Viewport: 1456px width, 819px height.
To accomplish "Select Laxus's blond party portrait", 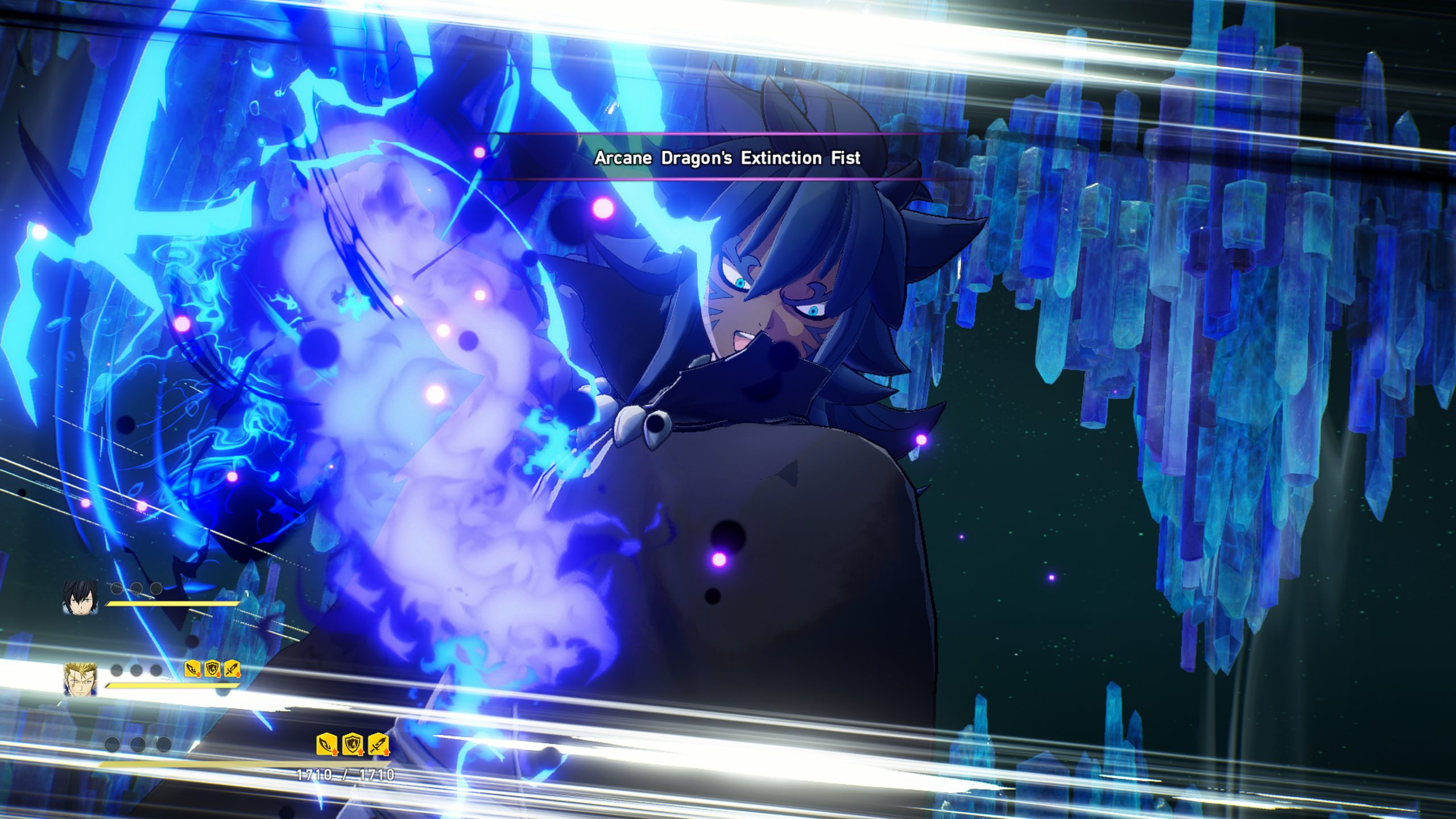I will [80, 680].
